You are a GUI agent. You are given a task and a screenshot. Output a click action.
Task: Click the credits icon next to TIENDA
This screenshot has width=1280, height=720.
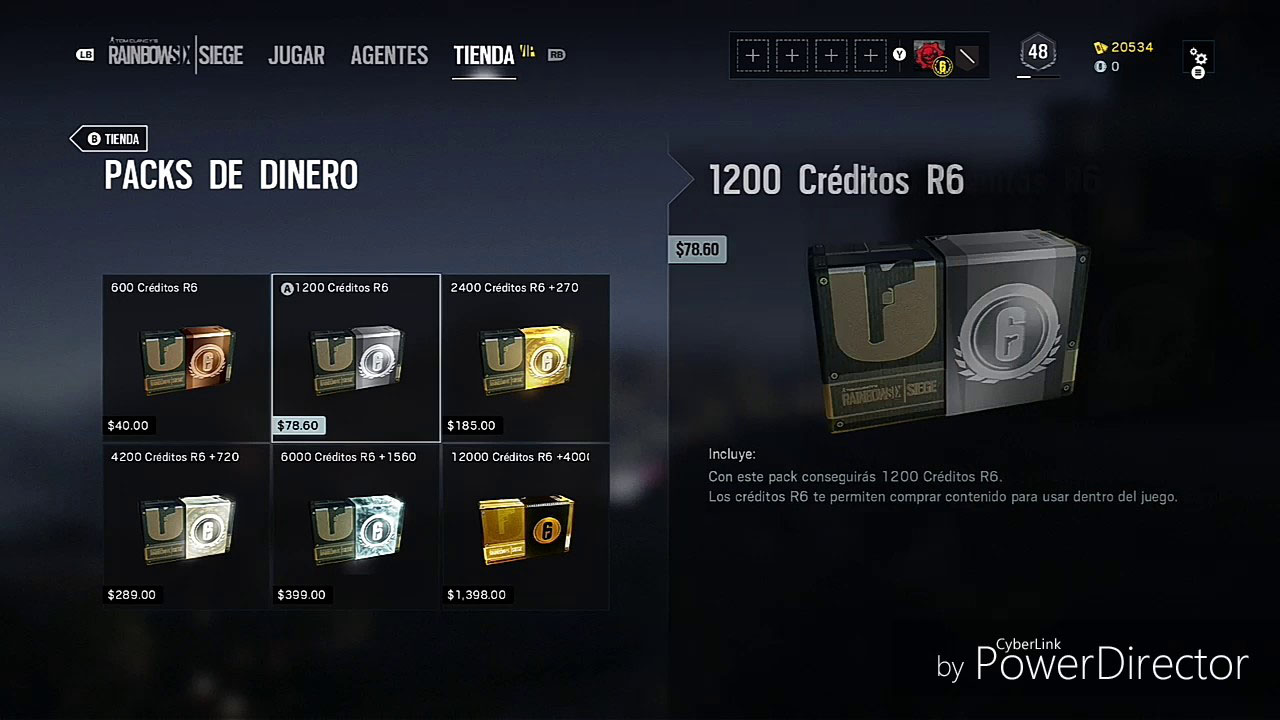point(527,49)
